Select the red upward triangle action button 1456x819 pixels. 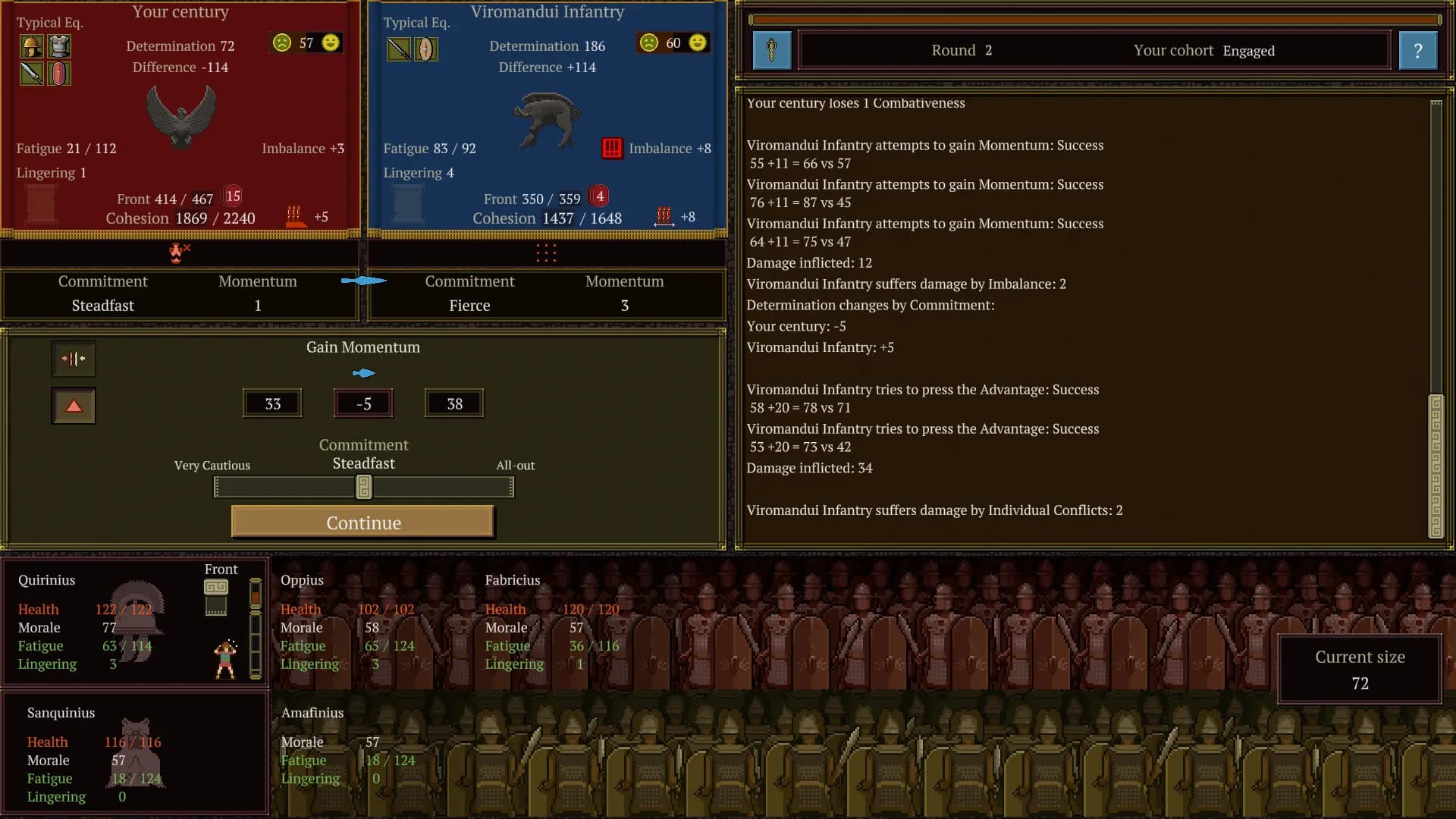tap(74, 406)
